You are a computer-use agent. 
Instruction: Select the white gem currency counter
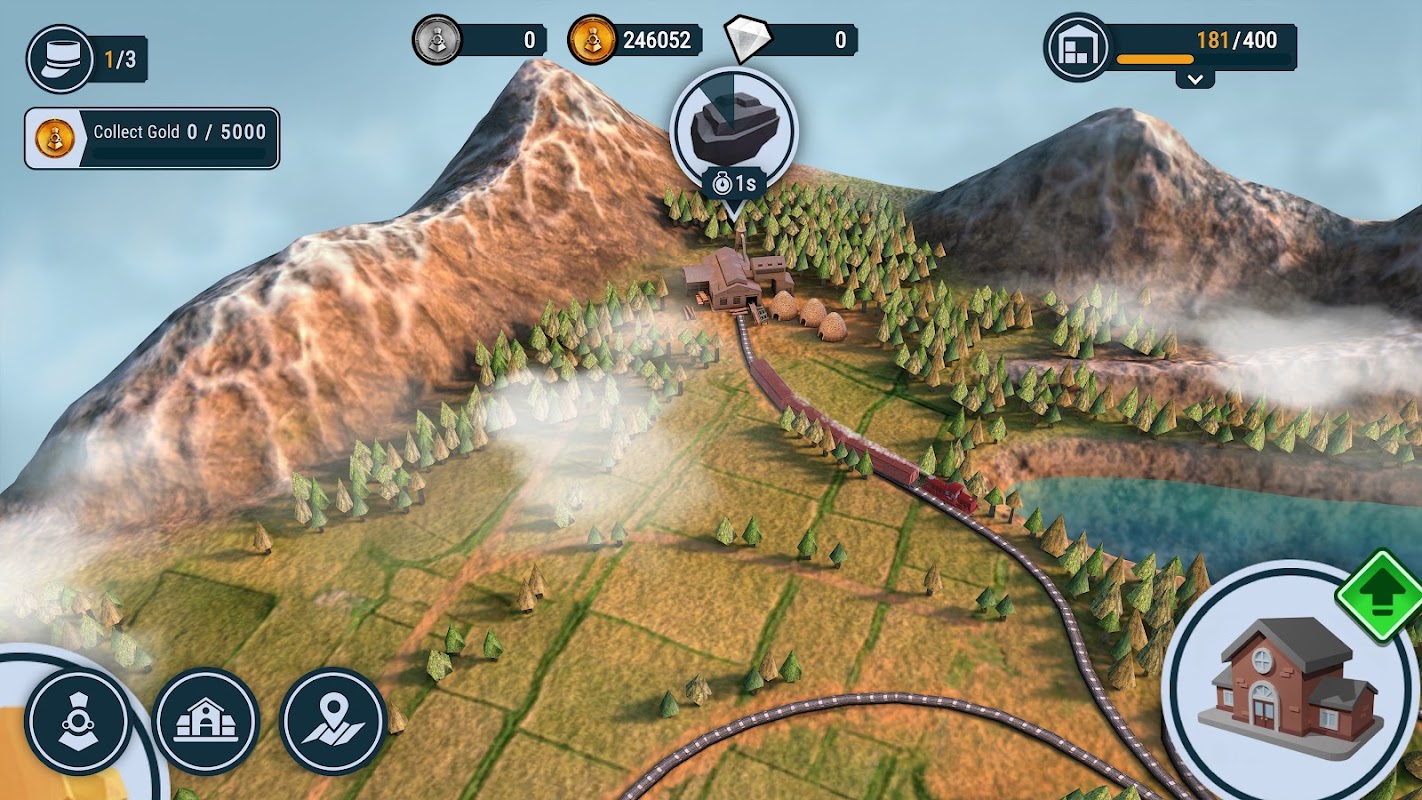[791, 40]
